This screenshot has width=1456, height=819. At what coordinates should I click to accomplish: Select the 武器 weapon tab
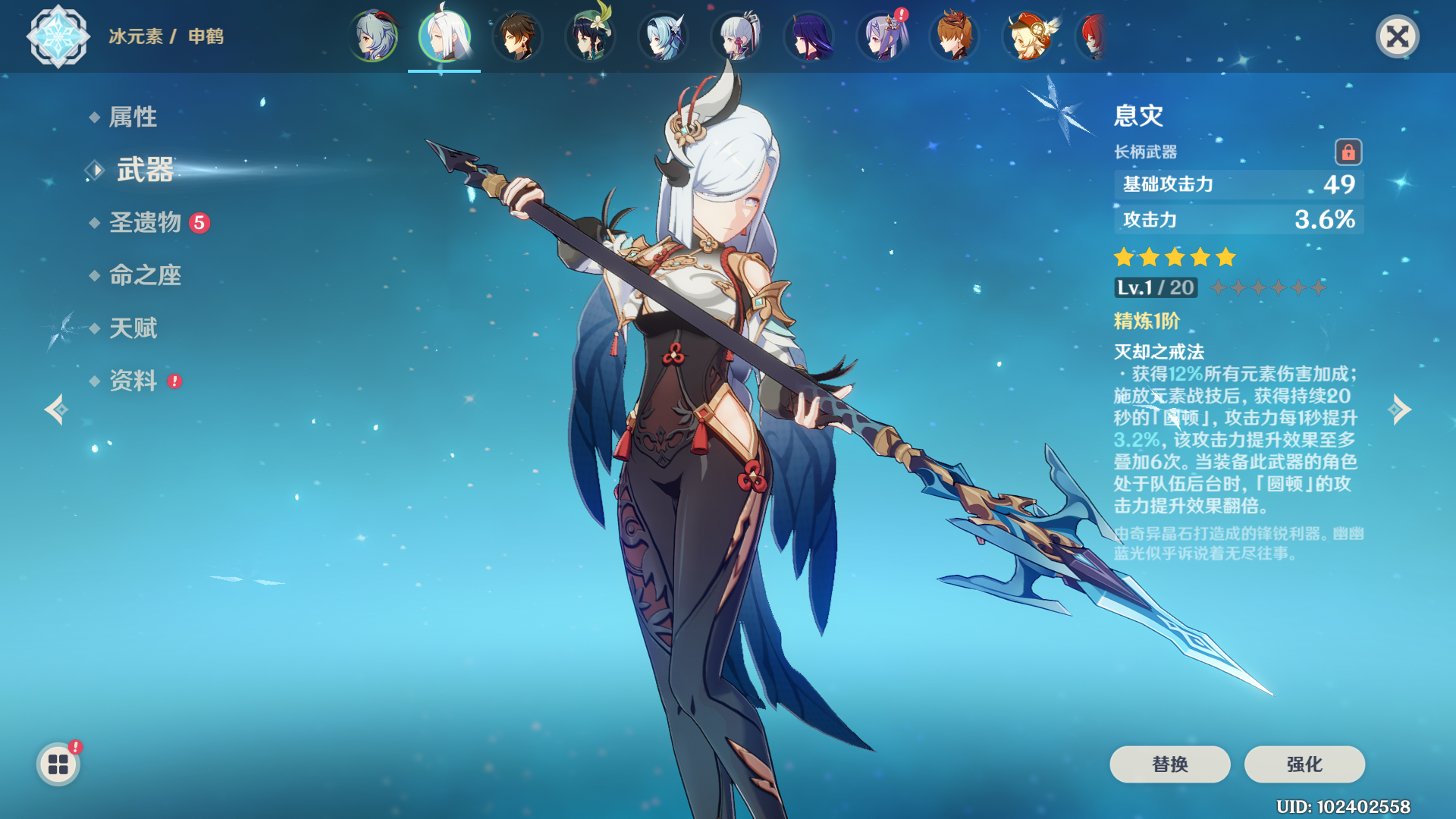(144, 170)
